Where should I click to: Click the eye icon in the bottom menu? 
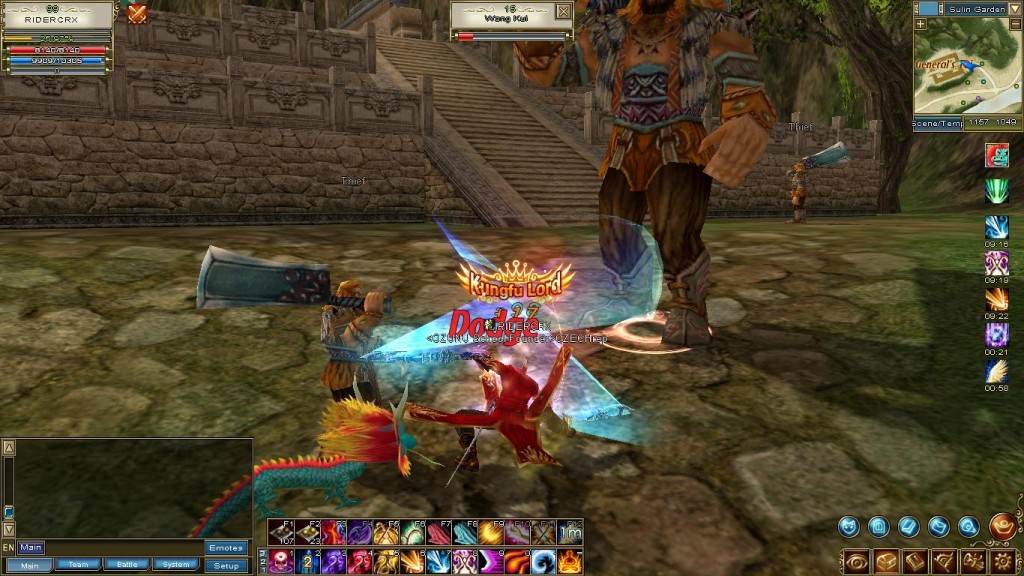pos(856,561)
